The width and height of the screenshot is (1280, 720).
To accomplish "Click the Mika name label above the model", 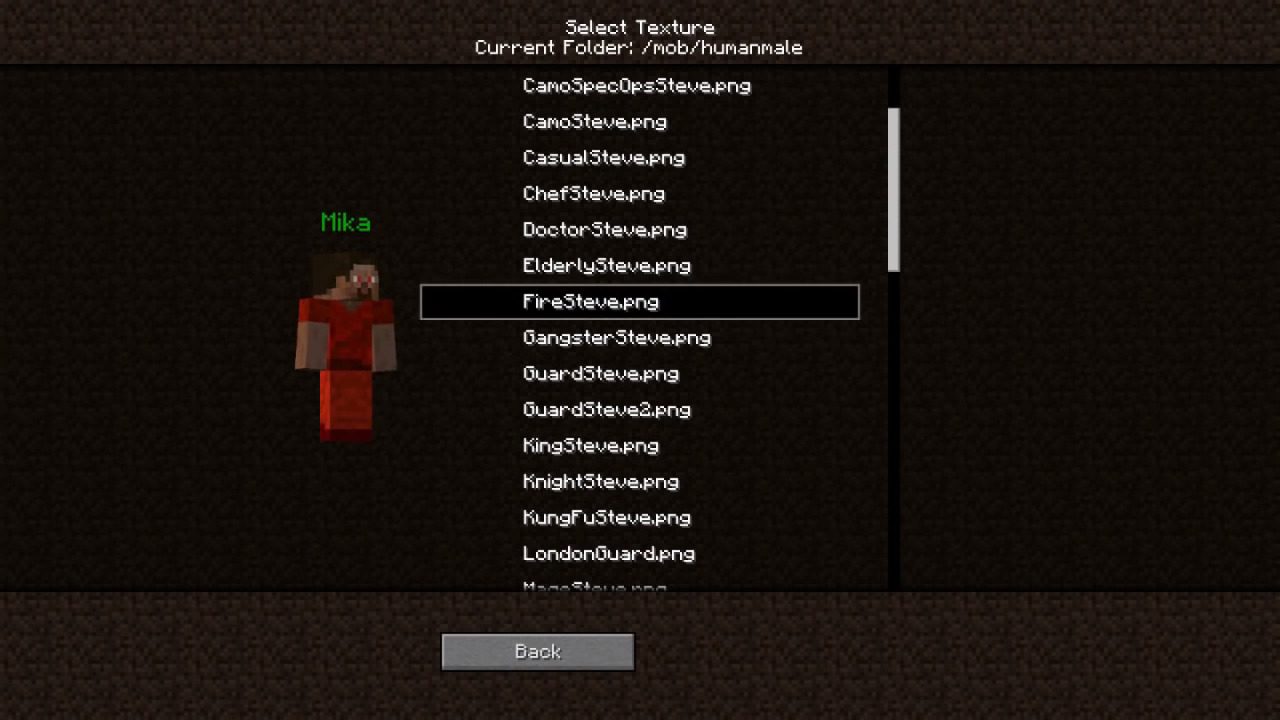I will tap(345, 223).
